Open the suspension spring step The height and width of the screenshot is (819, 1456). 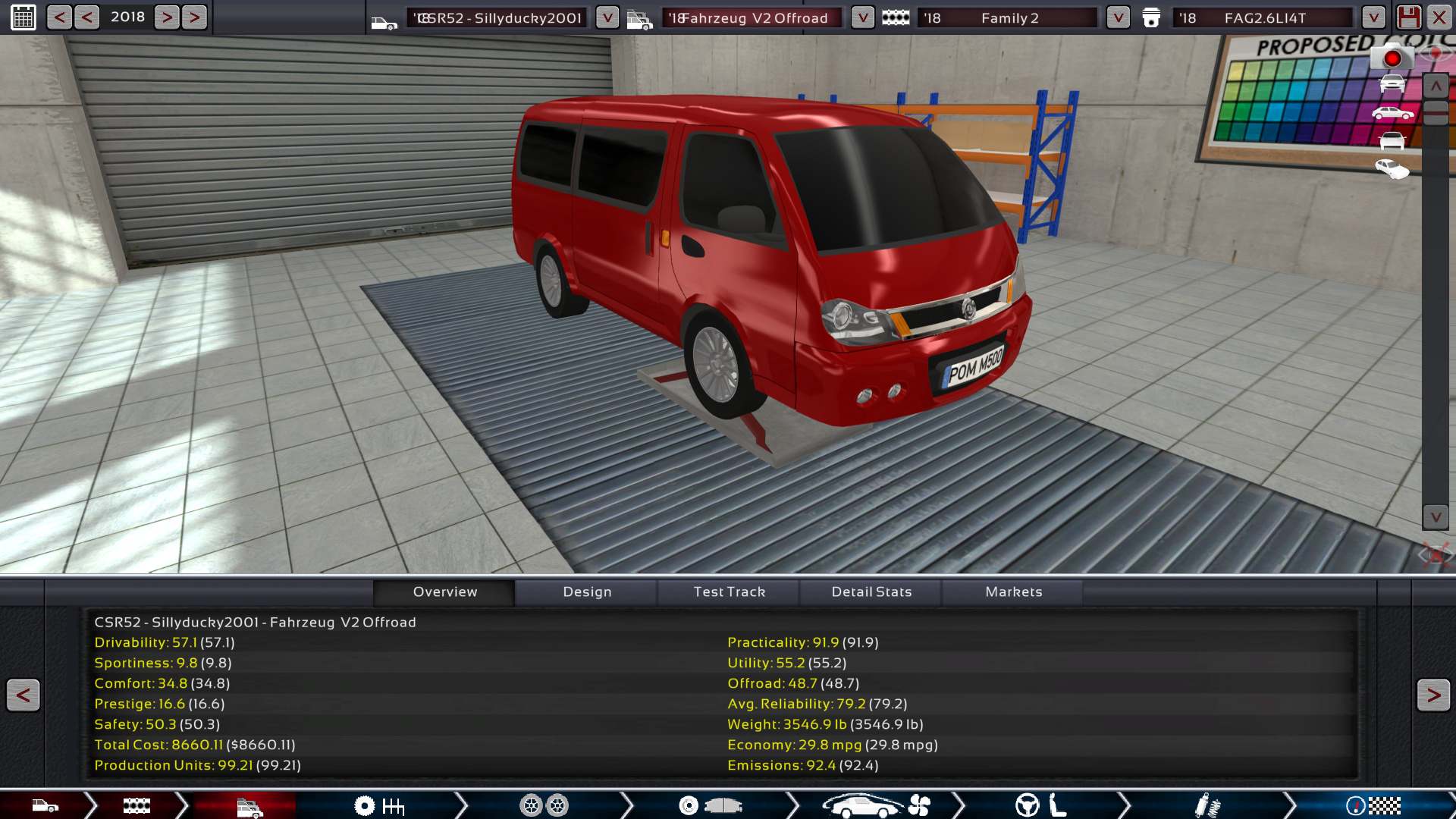1207,805
